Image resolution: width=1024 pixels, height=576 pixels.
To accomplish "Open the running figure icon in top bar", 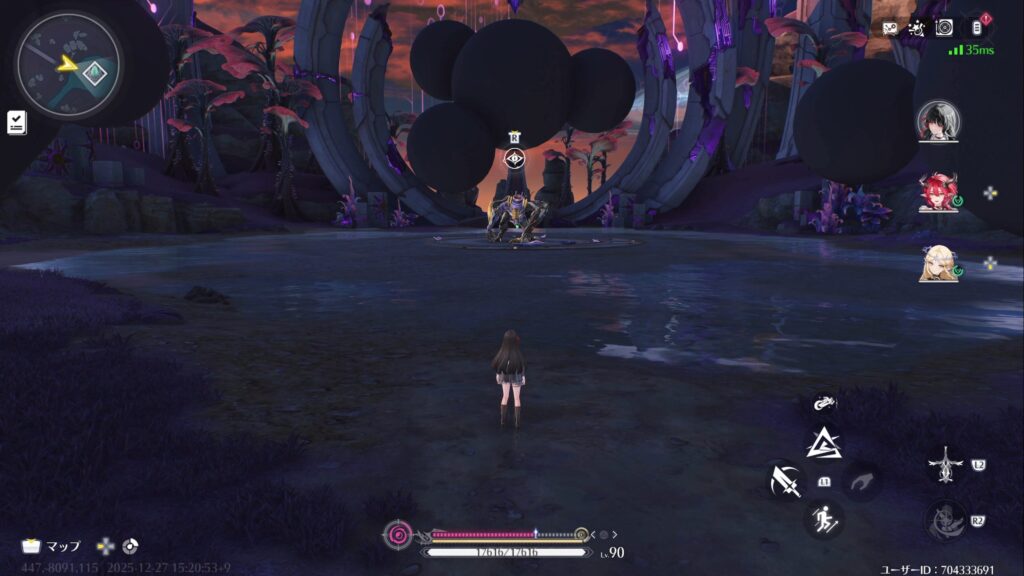I will (915, 28).
